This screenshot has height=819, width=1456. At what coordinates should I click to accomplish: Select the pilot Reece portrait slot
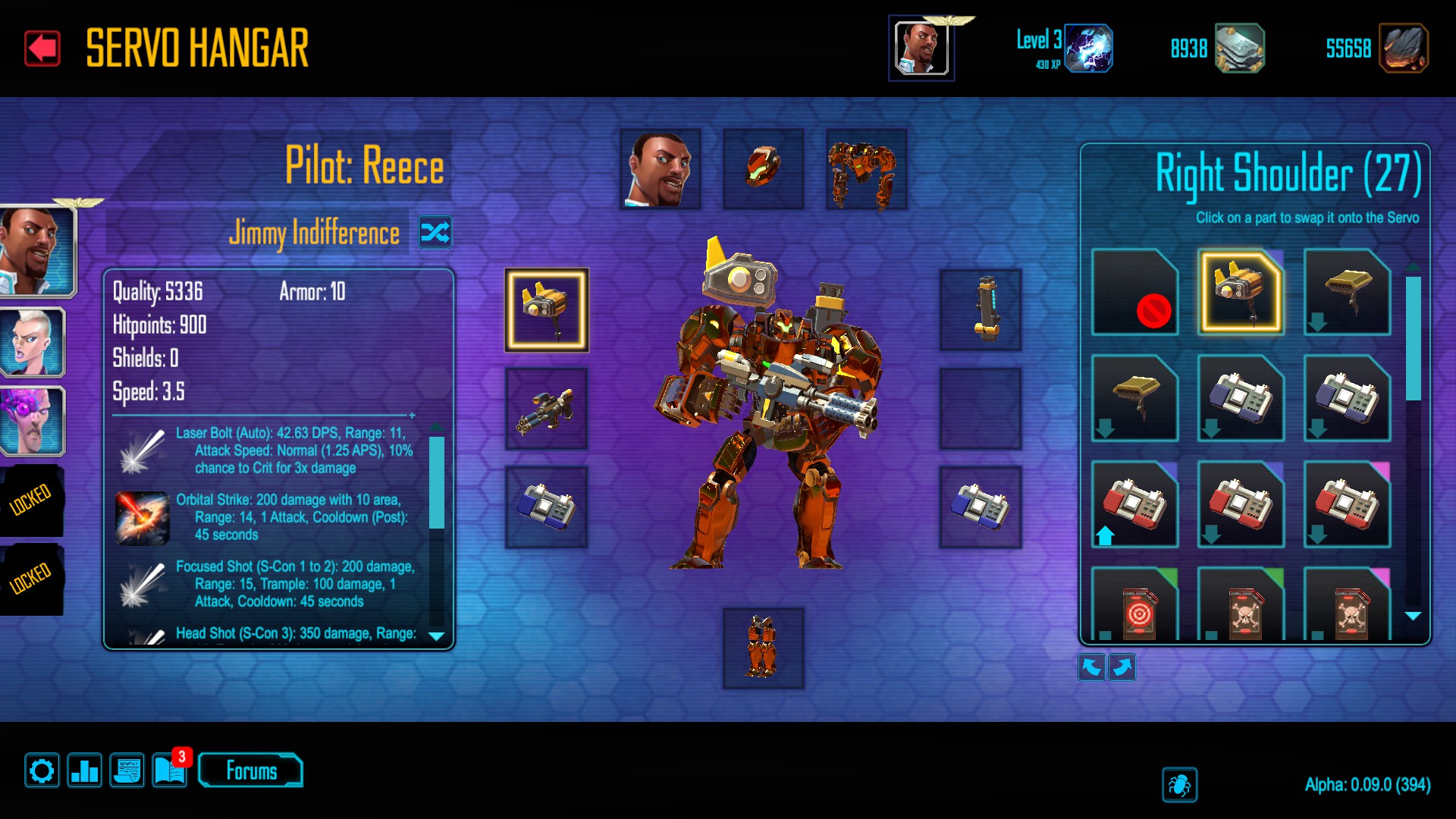(x=660, y=169)
